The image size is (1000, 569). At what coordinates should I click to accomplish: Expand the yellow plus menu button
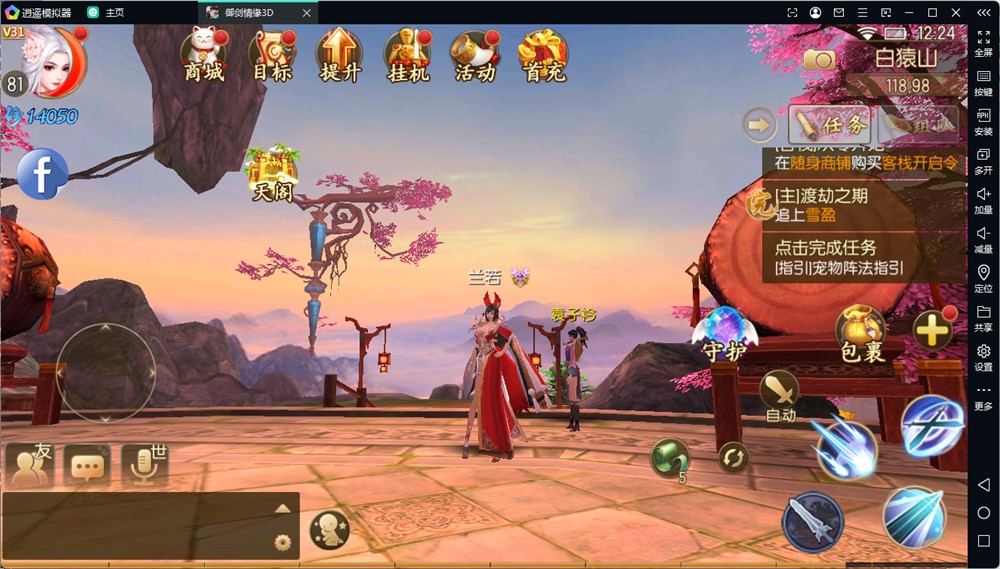[932, 330]
